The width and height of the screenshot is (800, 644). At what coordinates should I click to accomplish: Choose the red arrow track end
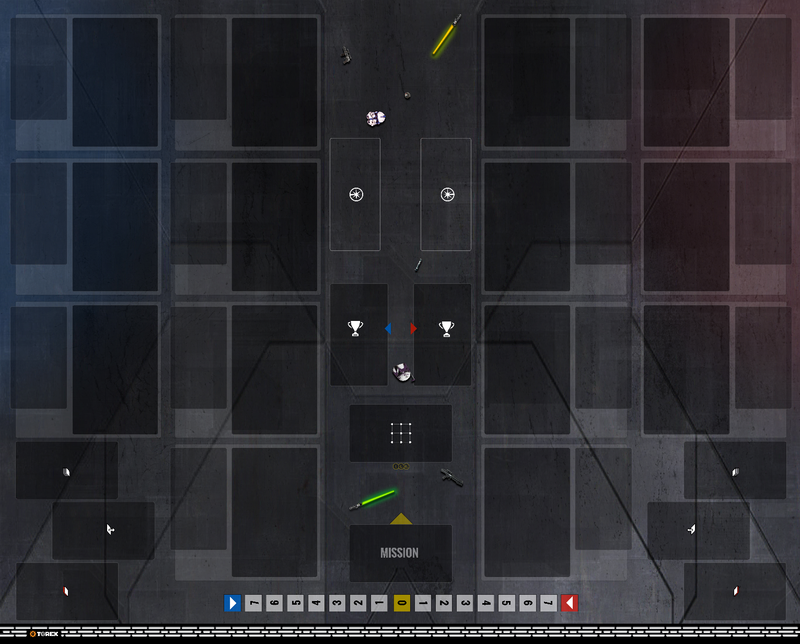568,603
